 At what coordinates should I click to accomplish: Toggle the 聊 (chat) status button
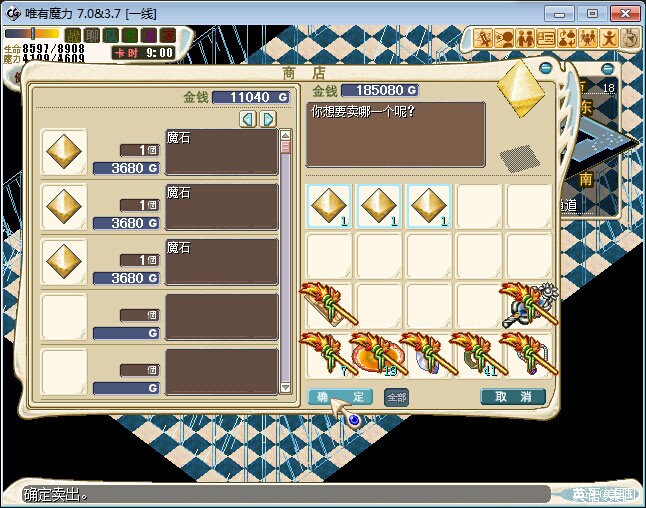[92, 36]
